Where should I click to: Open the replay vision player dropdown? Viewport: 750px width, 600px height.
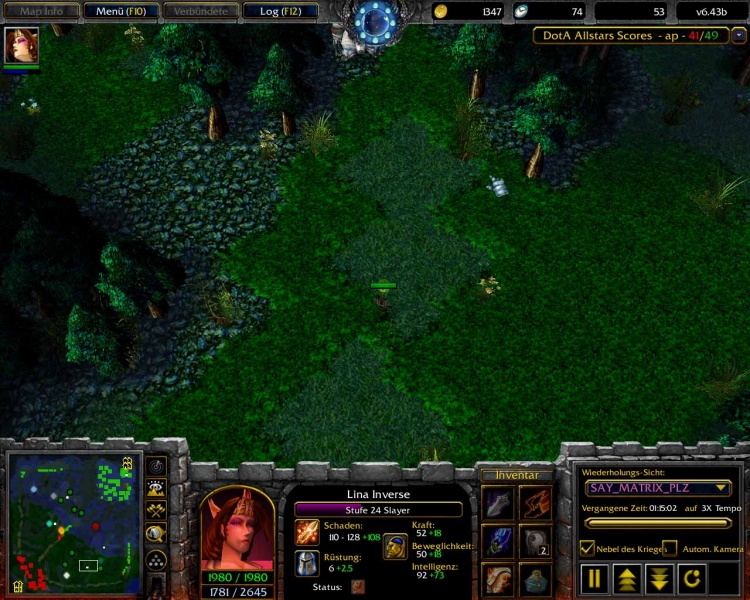(x=658, y=488)
